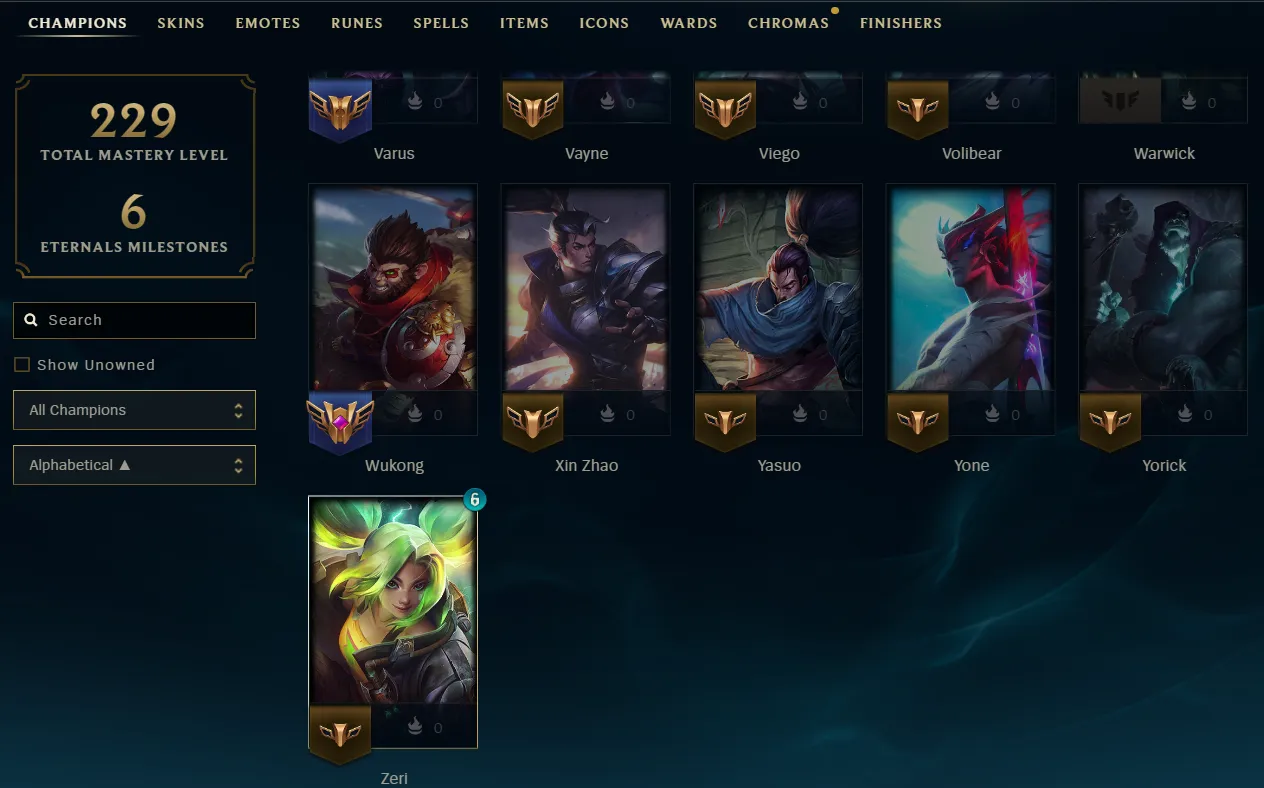
Task: Switch to the Wards tab
Action: coord(689,23)
